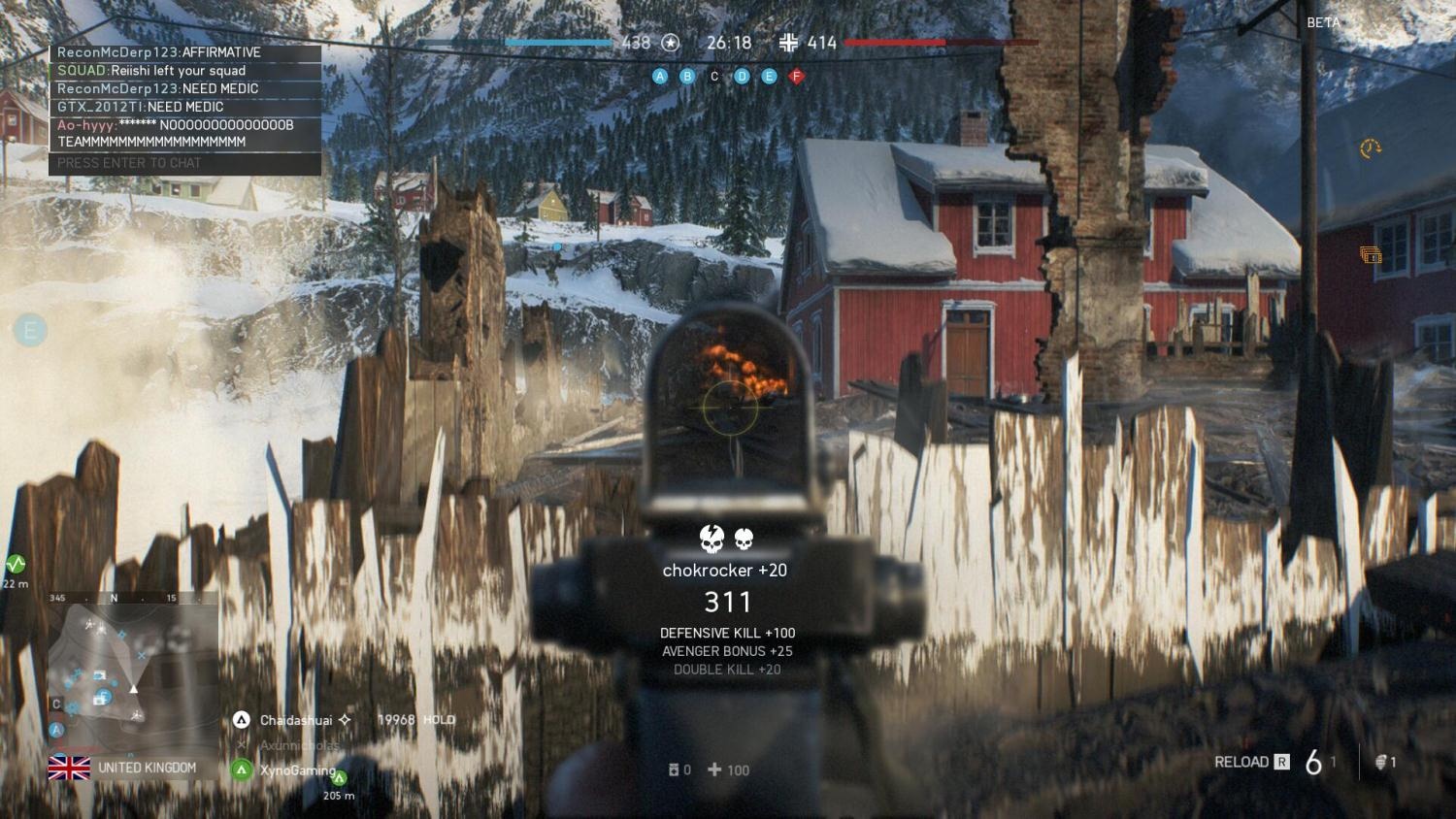Click the large E objective marker
The width and height of the screenshot is (1456, 819).
pyautogui.click(x=29, y=330)
